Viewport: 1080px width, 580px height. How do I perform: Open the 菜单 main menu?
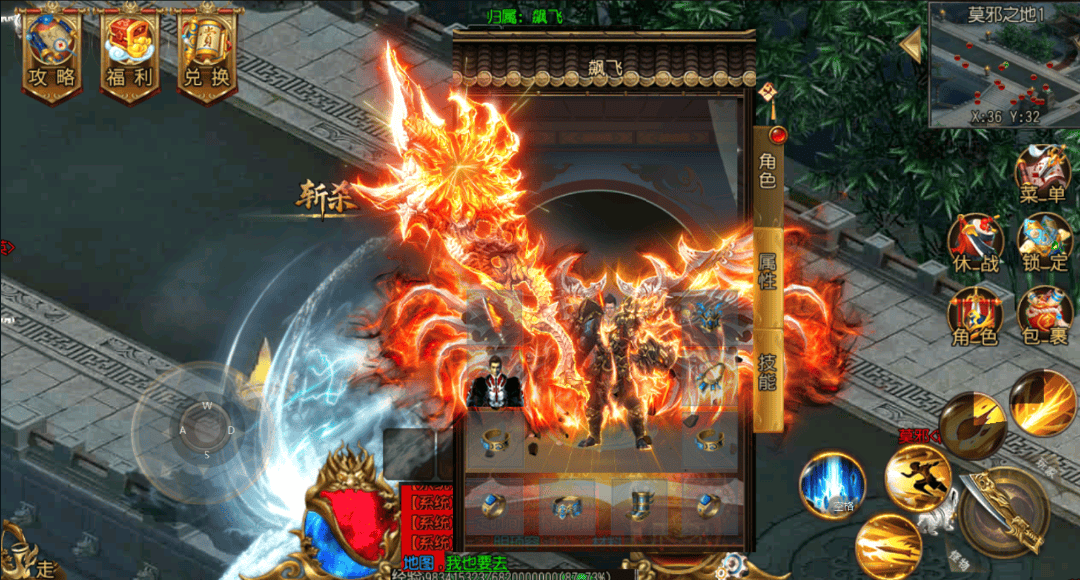(x=1043, y=174)
